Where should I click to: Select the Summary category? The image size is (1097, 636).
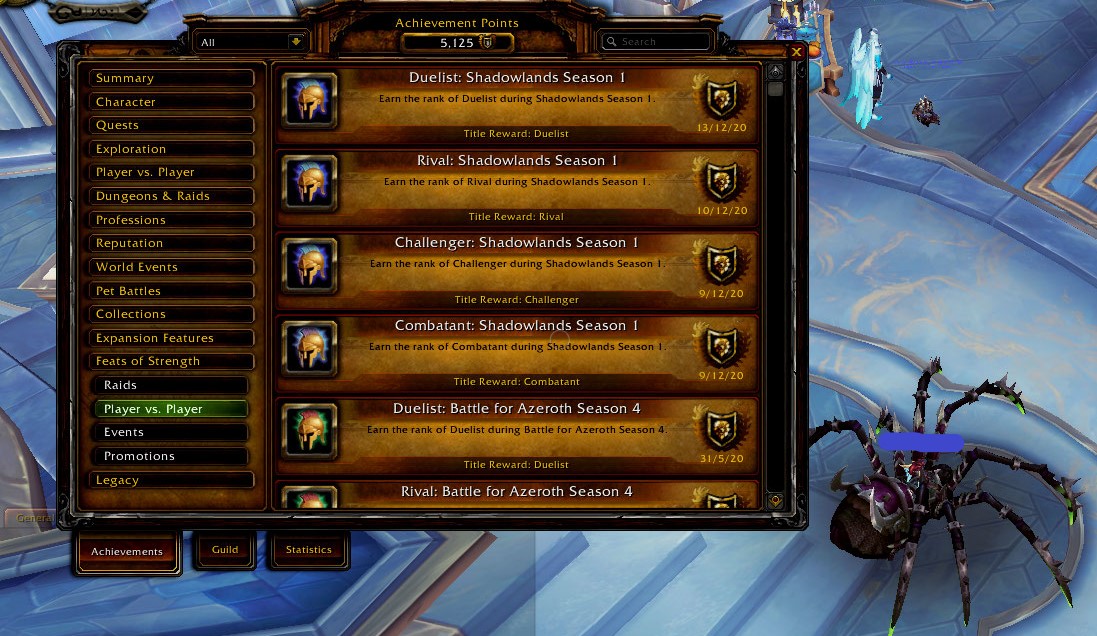point(170,78)
